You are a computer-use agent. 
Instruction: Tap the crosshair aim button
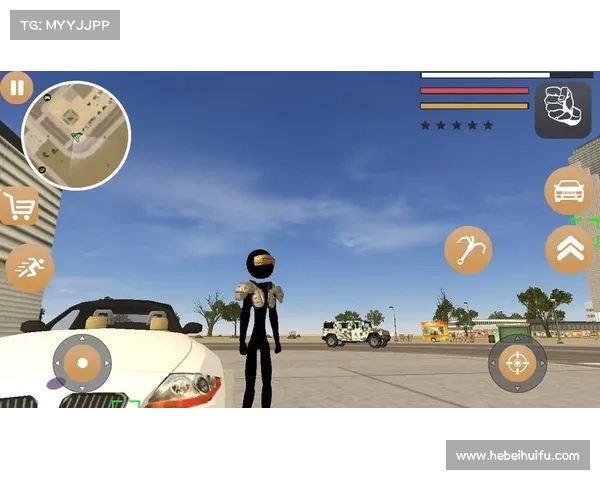click(517, 363)
